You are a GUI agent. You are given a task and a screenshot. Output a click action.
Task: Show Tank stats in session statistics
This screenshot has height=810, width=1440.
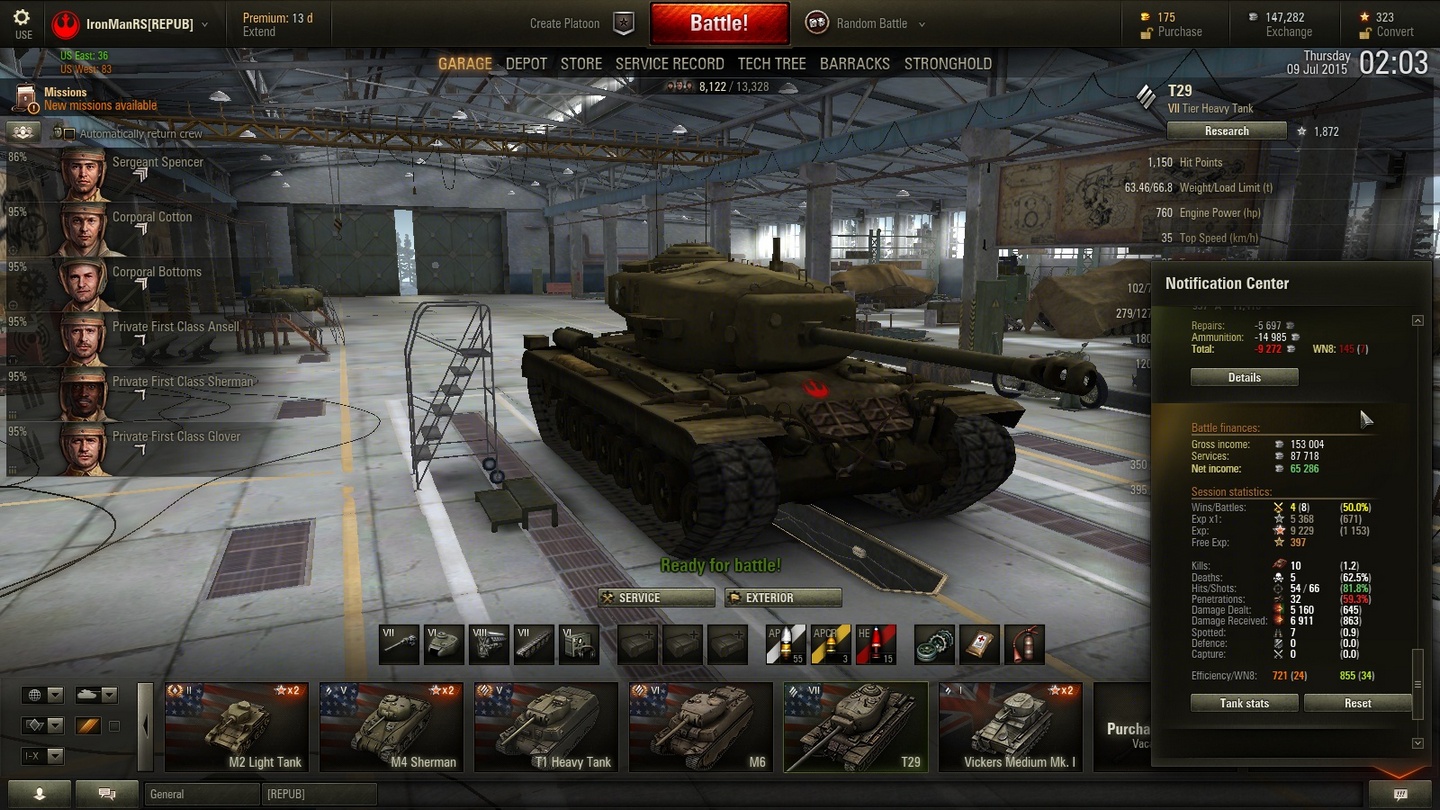tap(1244, 703)
